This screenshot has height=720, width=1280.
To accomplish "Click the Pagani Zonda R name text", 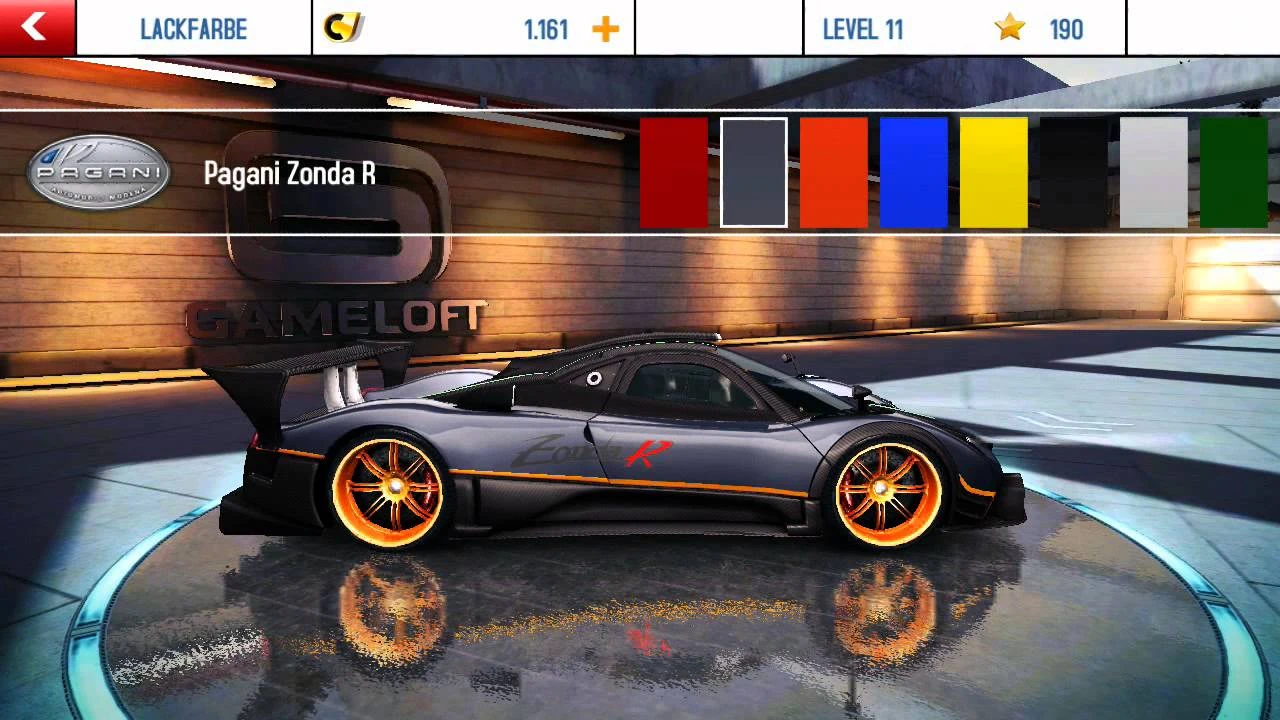I will 290,173.
